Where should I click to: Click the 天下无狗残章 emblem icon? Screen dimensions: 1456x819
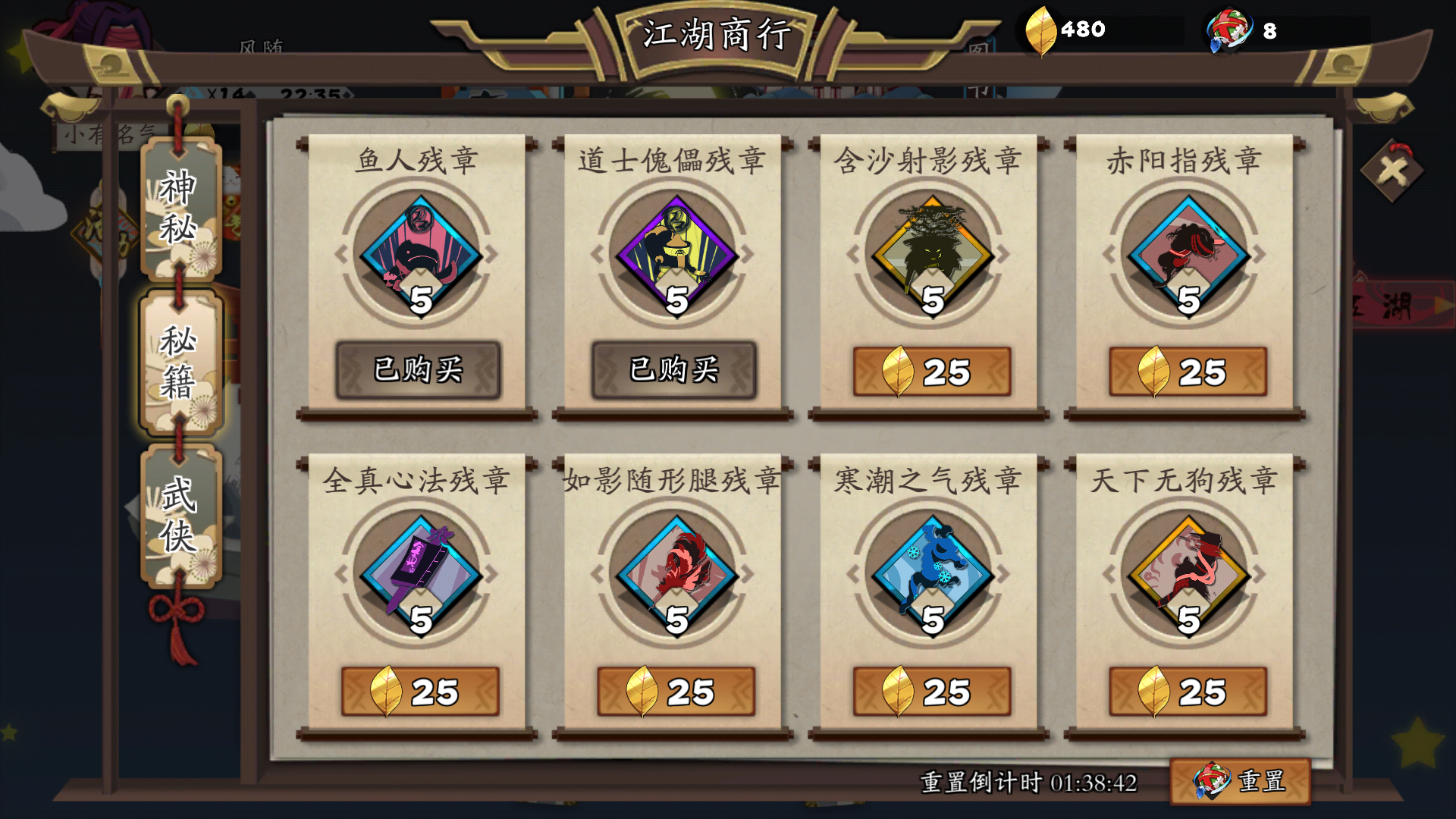click(1186, 573)
